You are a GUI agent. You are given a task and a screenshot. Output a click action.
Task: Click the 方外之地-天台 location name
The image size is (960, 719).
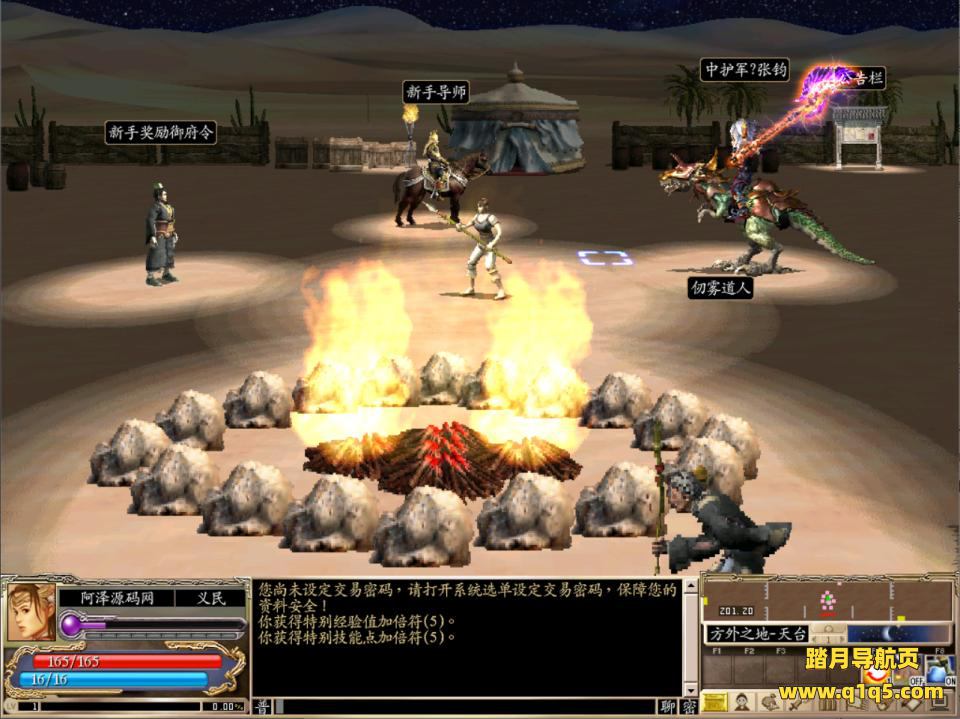(757, 633)
